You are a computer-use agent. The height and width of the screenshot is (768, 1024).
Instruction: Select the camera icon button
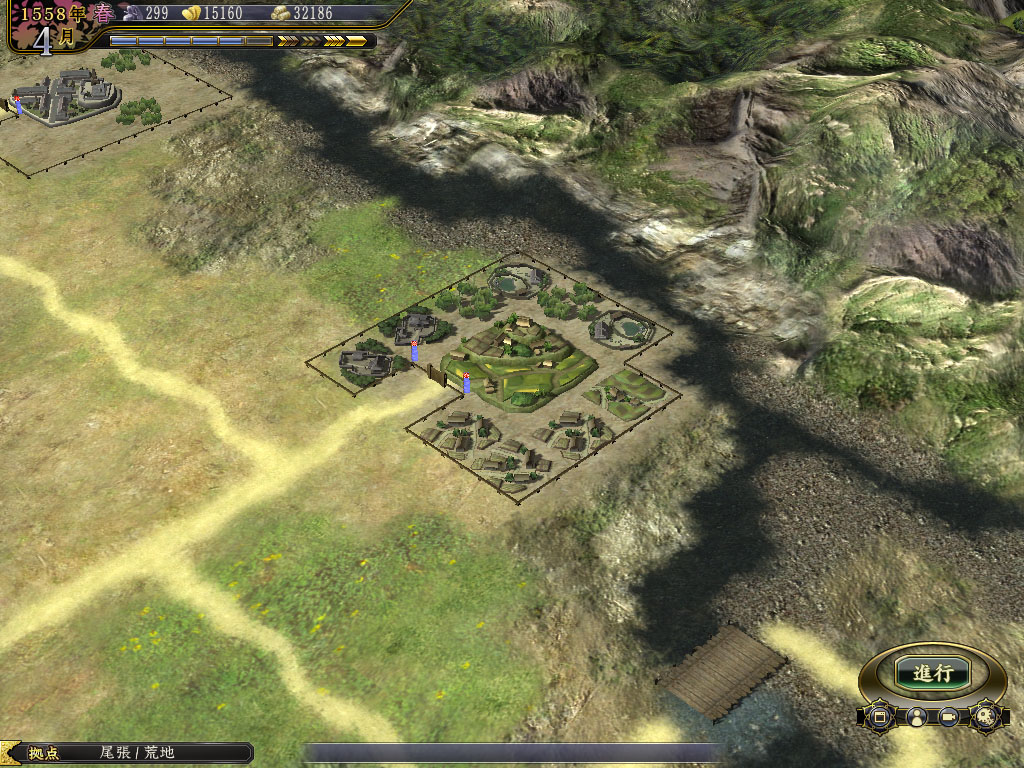949,717
